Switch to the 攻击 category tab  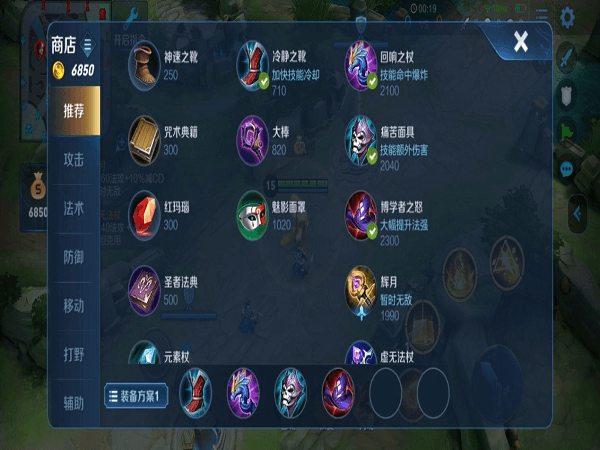(74, 160)
